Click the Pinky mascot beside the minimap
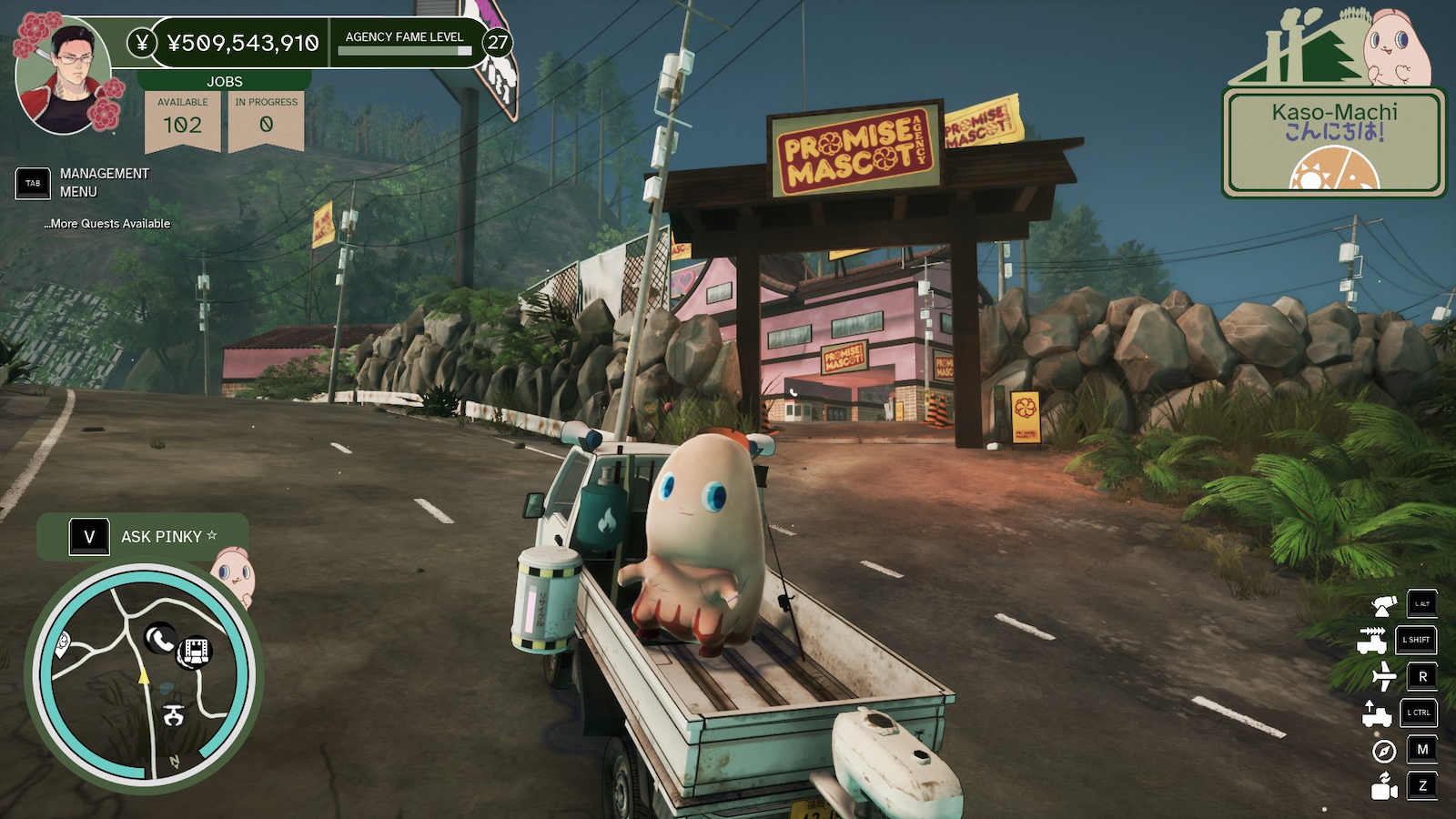Screen dimensions: 1456x819 [x=235, y=573]
